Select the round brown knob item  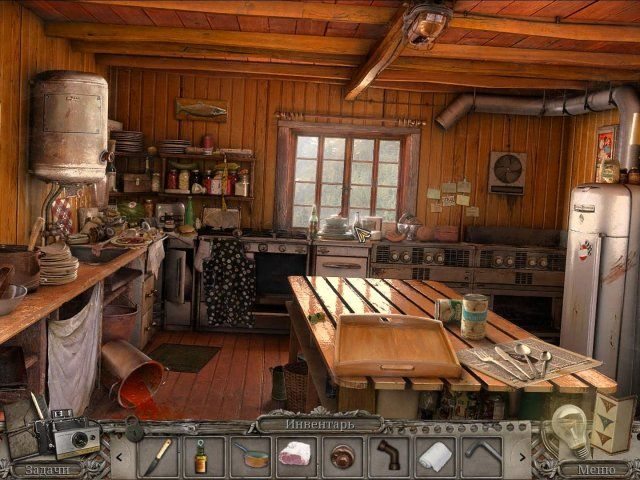click(343, 456)
